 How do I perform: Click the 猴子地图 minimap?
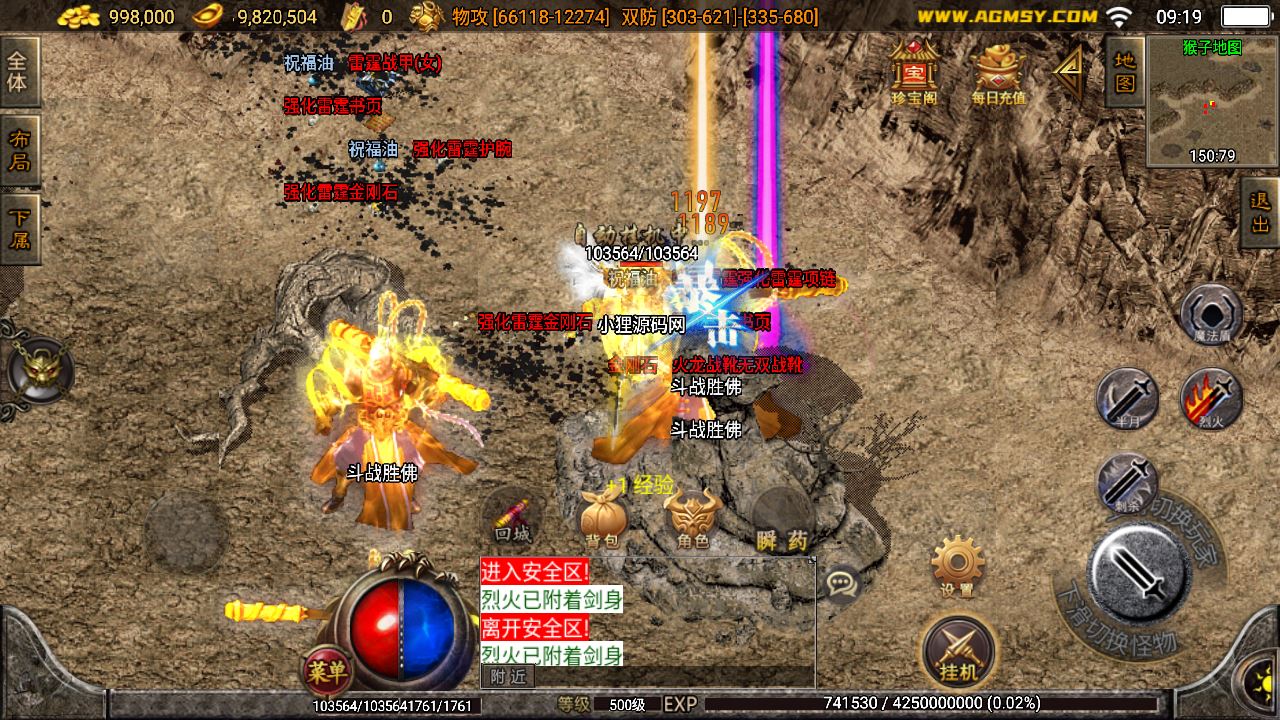1211,100
